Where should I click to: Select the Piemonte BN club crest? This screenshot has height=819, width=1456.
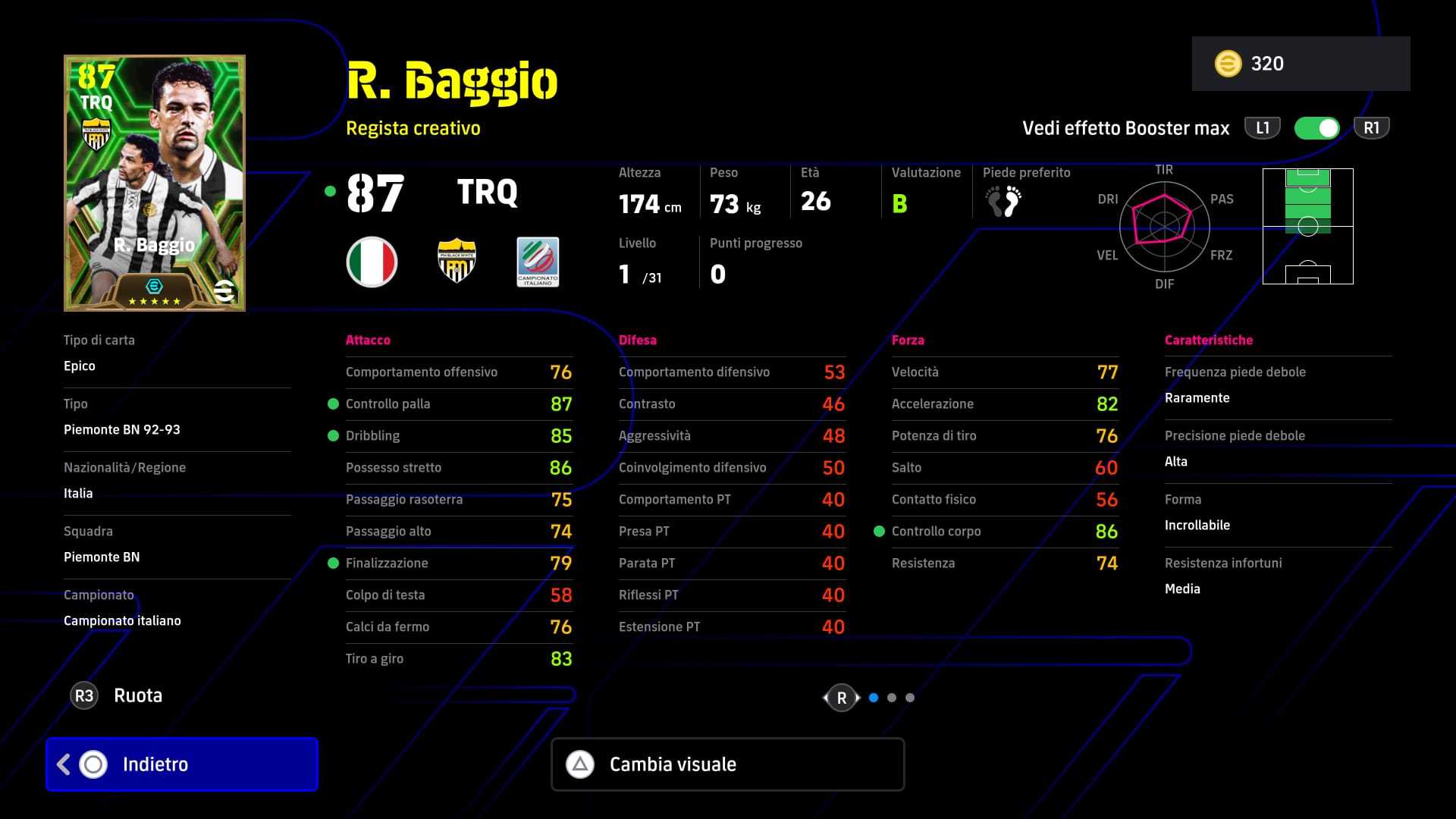tap(457, 262)
